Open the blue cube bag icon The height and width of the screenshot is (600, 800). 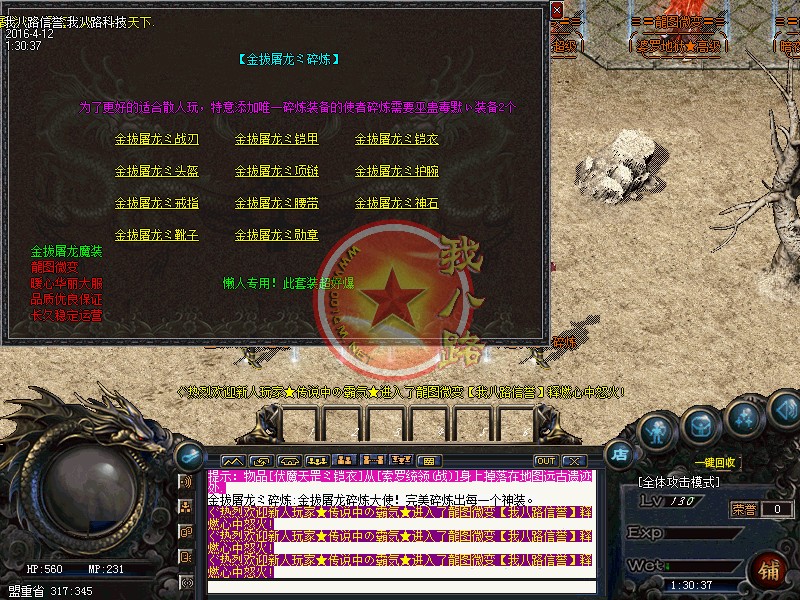[699, 427]
